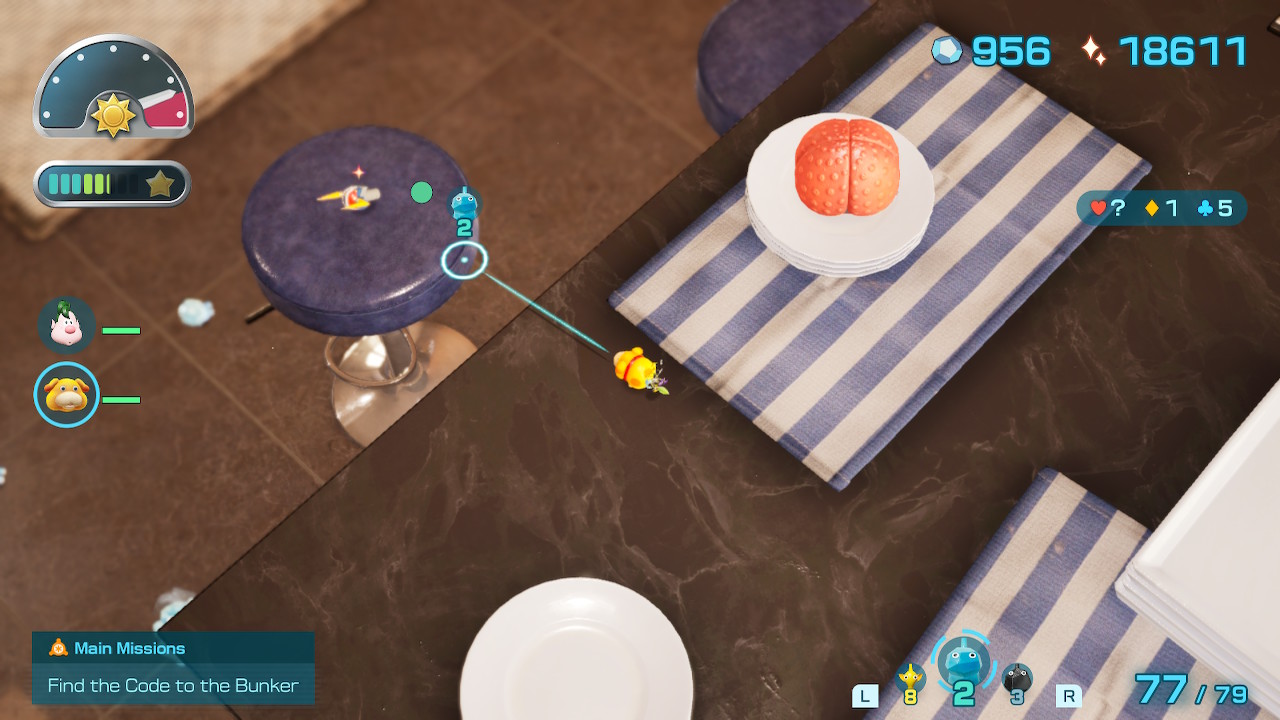
Task: Open the Main Missions objective tracker
Action: click(x=173, y=667)
